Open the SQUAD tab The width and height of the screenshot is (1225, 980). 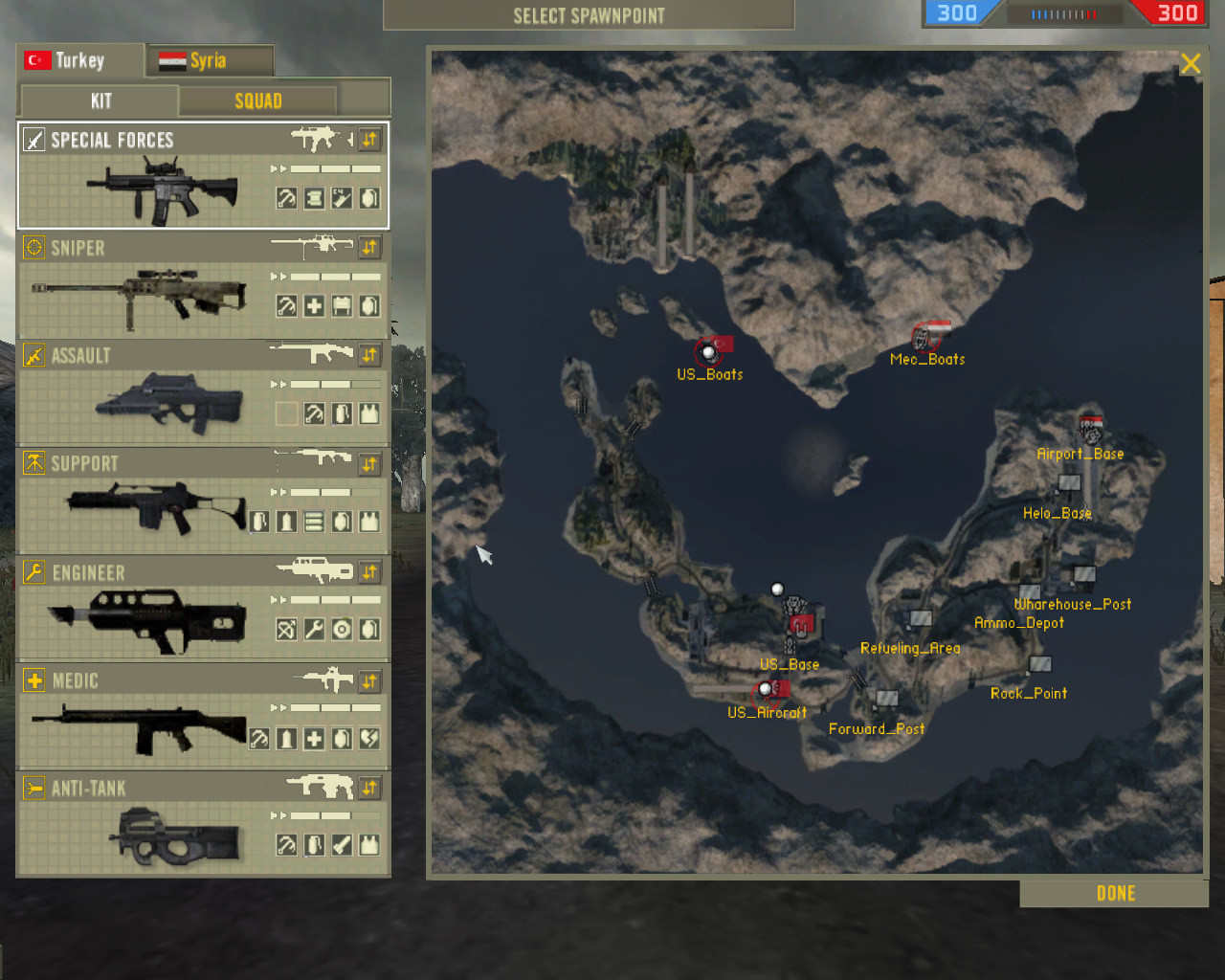tap(258, 100)
